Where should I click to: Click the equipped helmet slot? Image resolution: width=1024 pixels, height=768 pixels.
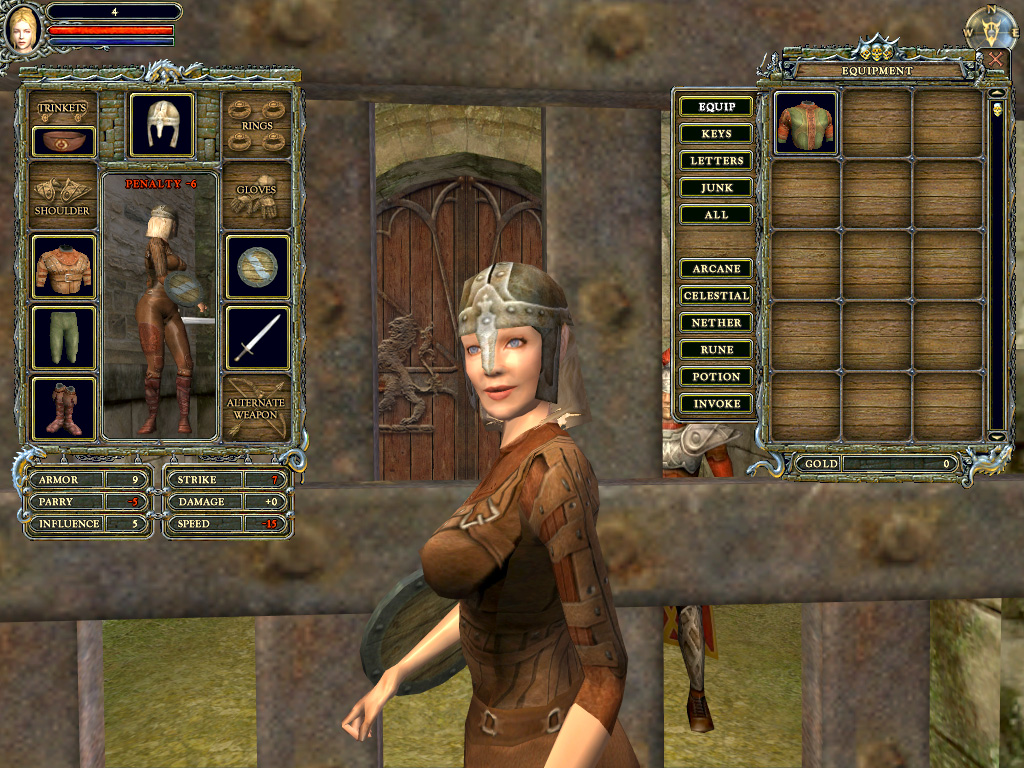click(162, 125)
